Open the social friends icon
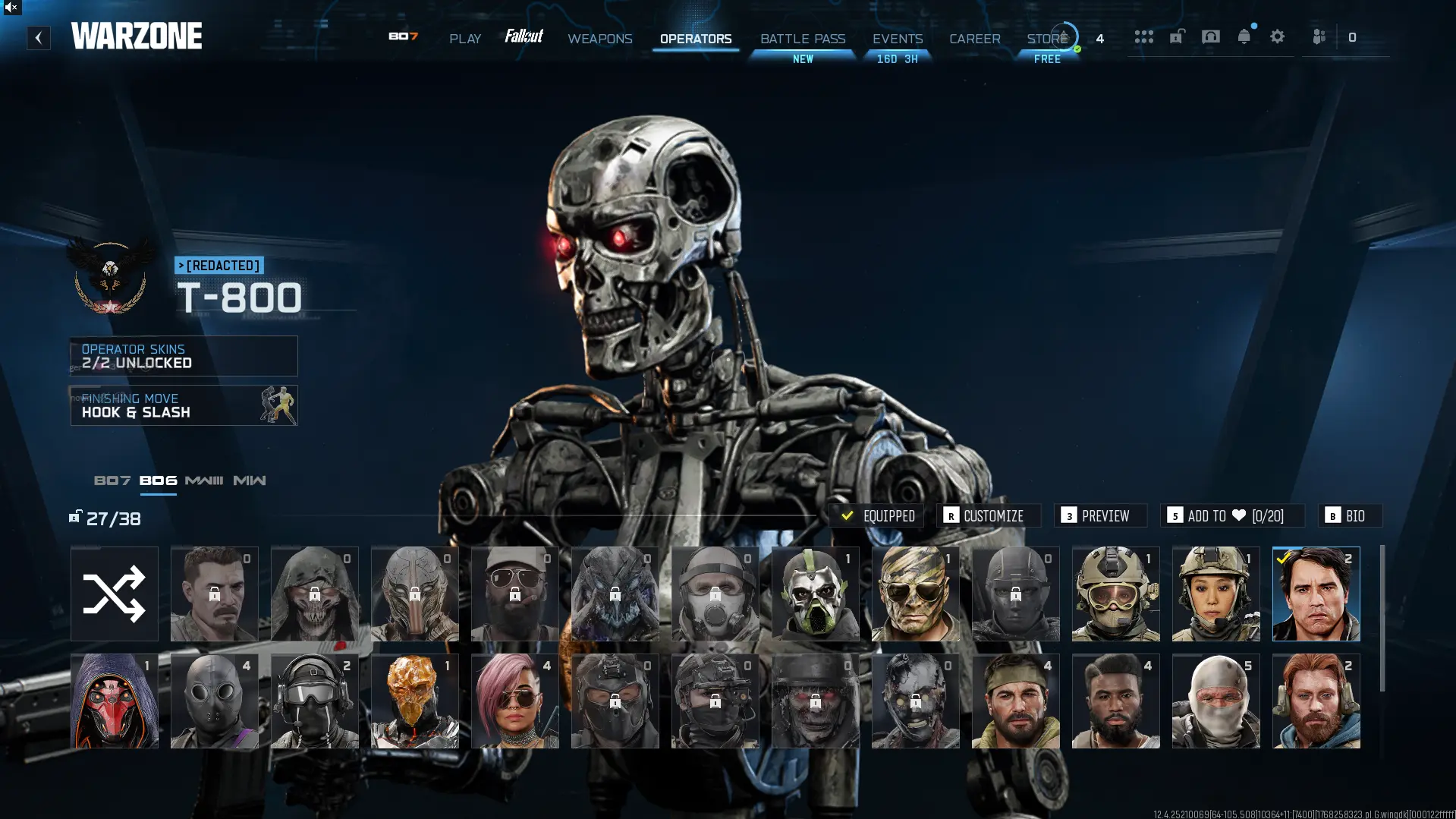This screenshot has width=1456, height=819. point(1319,36)
